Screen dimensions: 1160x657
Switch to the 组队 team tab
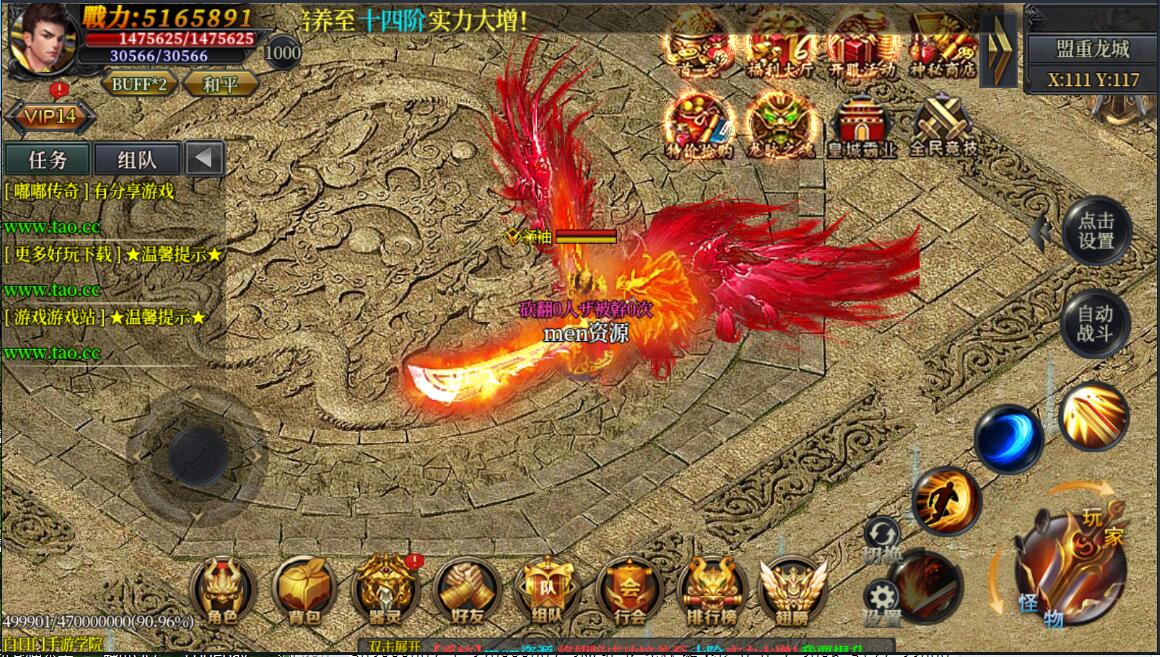(x=137, y=159)
